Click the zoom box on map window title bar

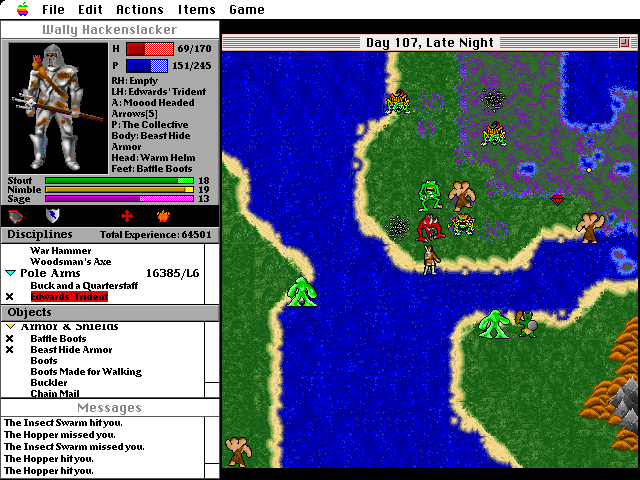point(626,43)
